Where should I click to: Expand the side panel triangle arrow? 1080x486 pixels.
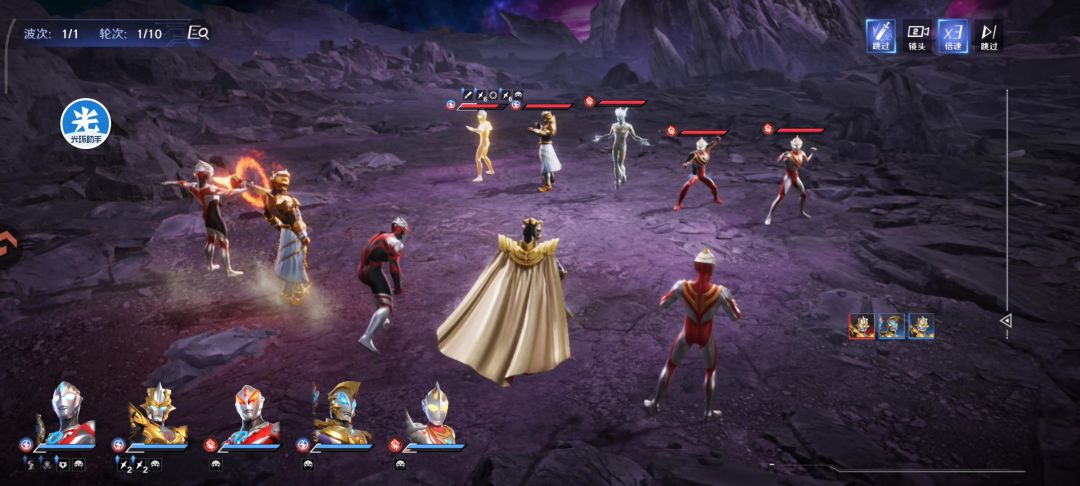coord(1006,321)
